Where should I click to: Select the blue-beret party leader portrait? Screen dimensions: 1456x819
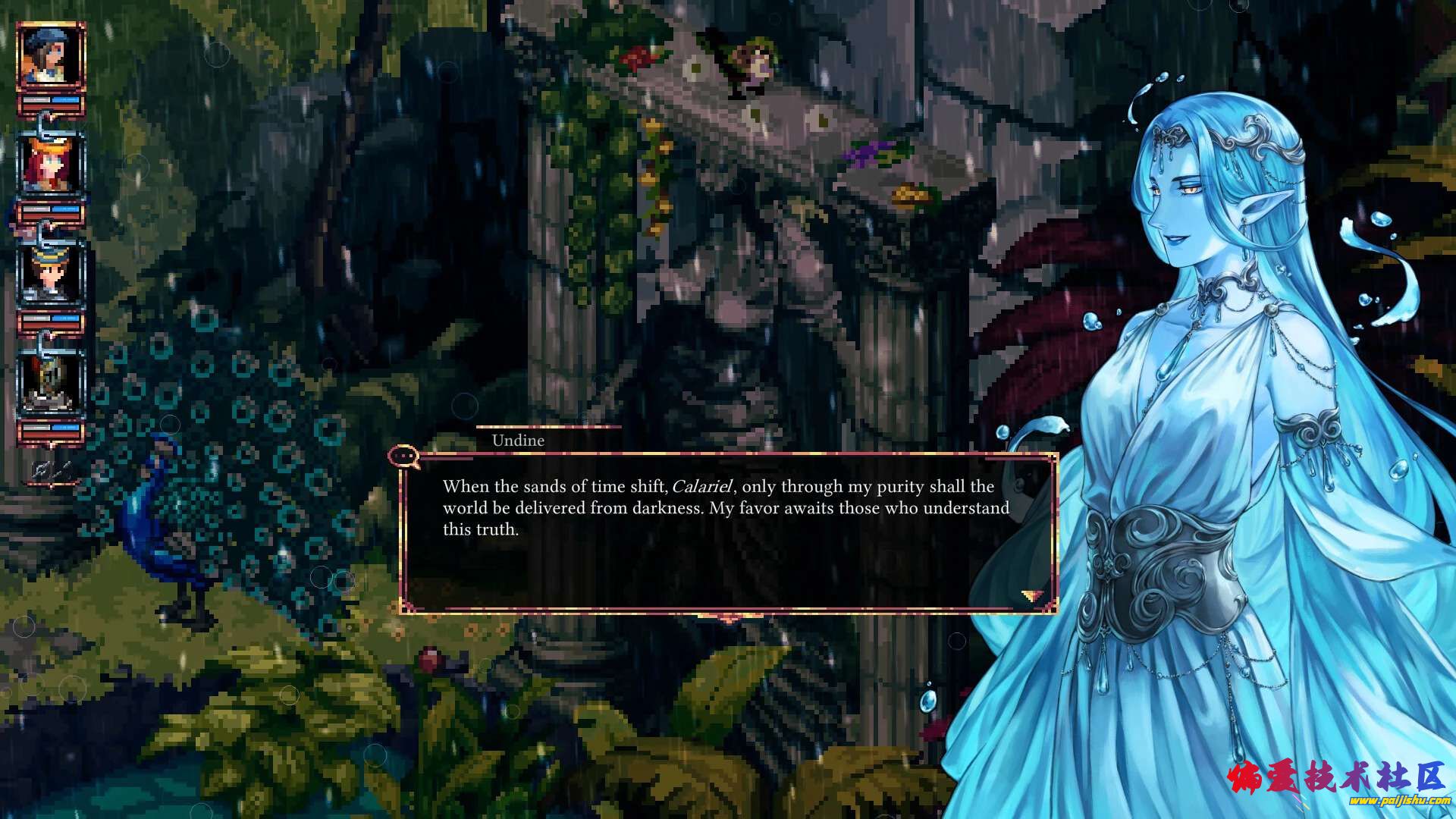pyautogui.click(x=50, y=56)
